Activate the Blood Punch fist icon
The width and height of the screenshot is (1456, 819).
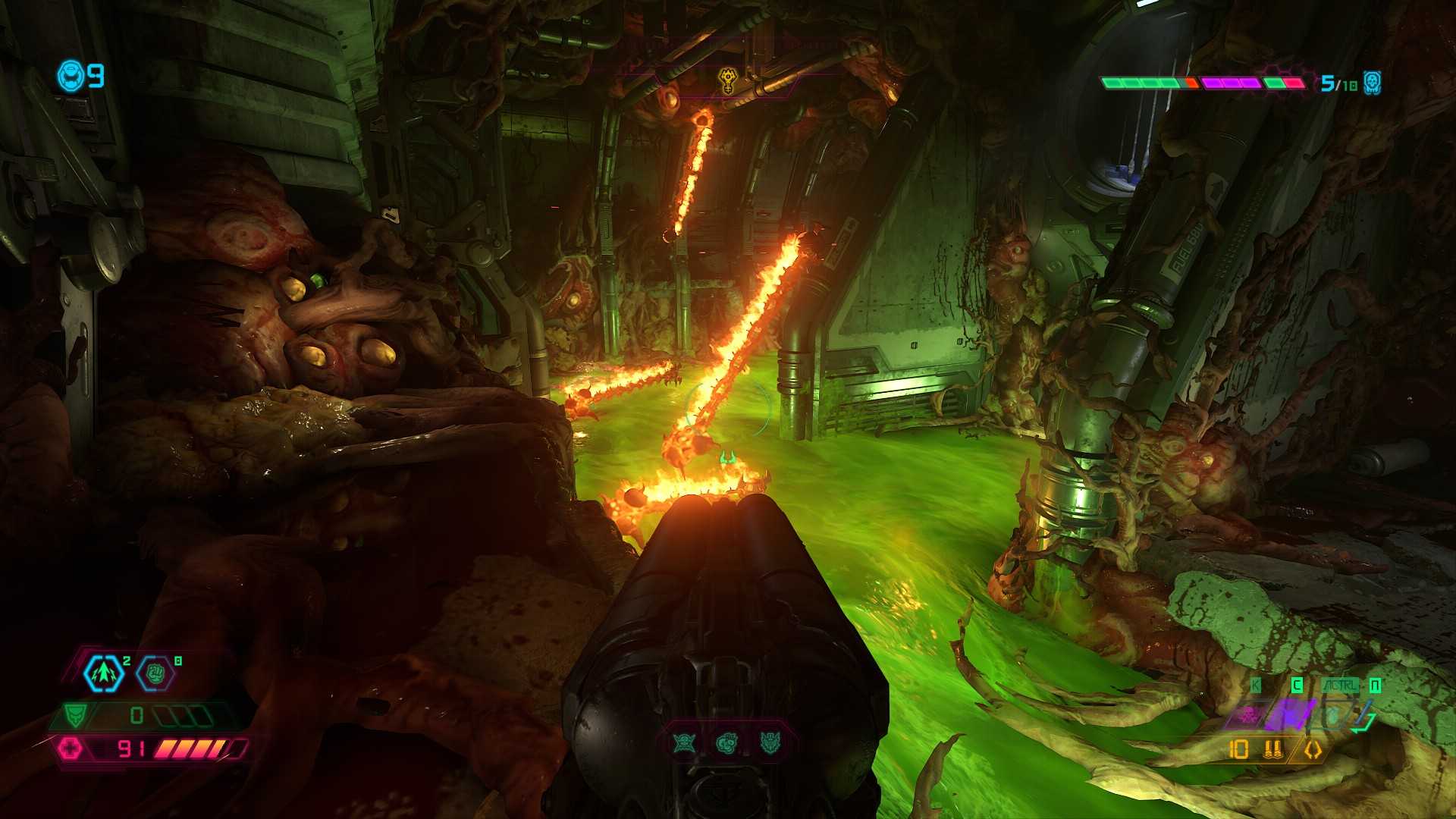coord(155,673)
